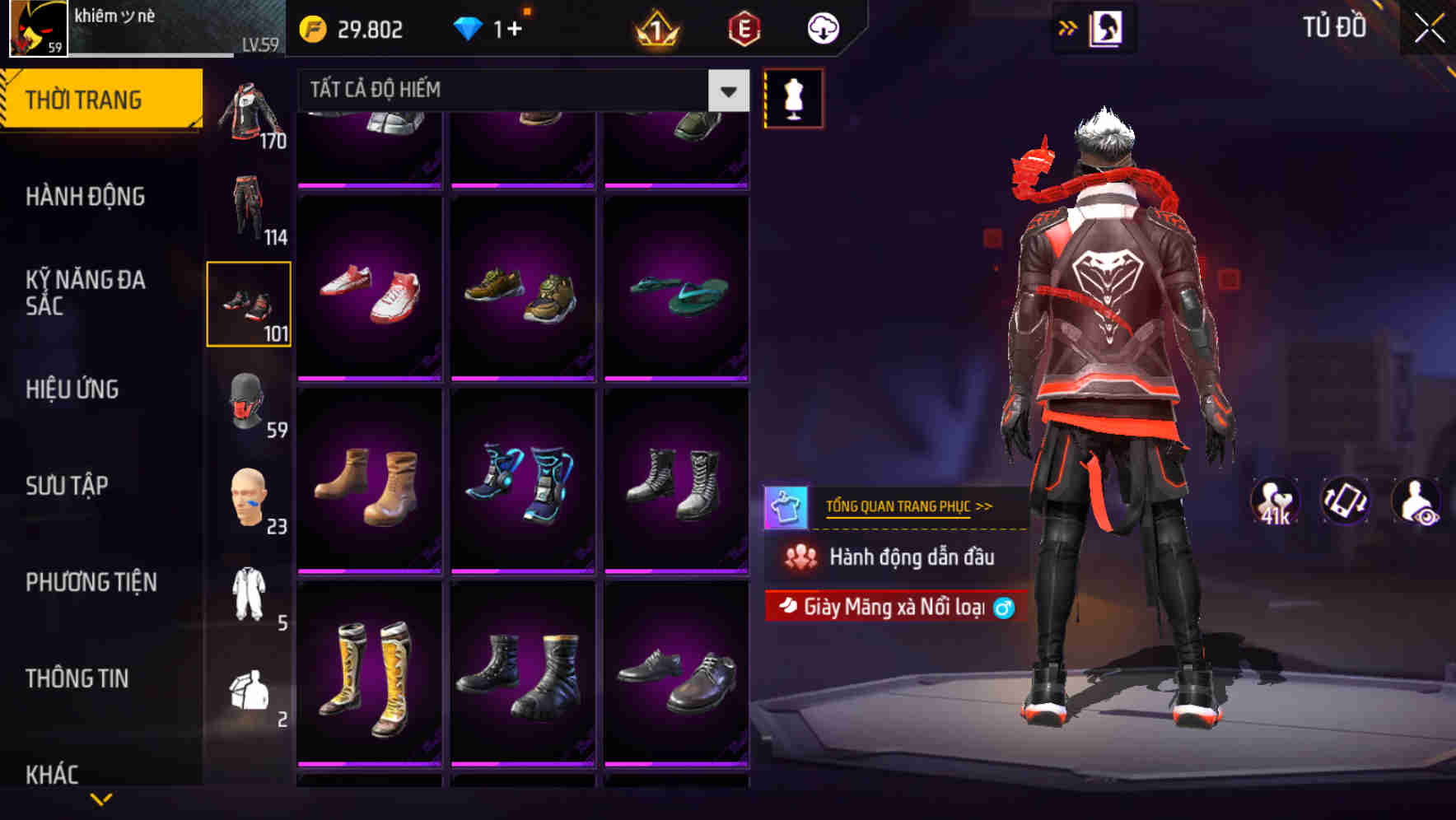The image size is (1456, 820).
Task: Open Tổng quan trang phục overview link
Action: click(910, 506)
